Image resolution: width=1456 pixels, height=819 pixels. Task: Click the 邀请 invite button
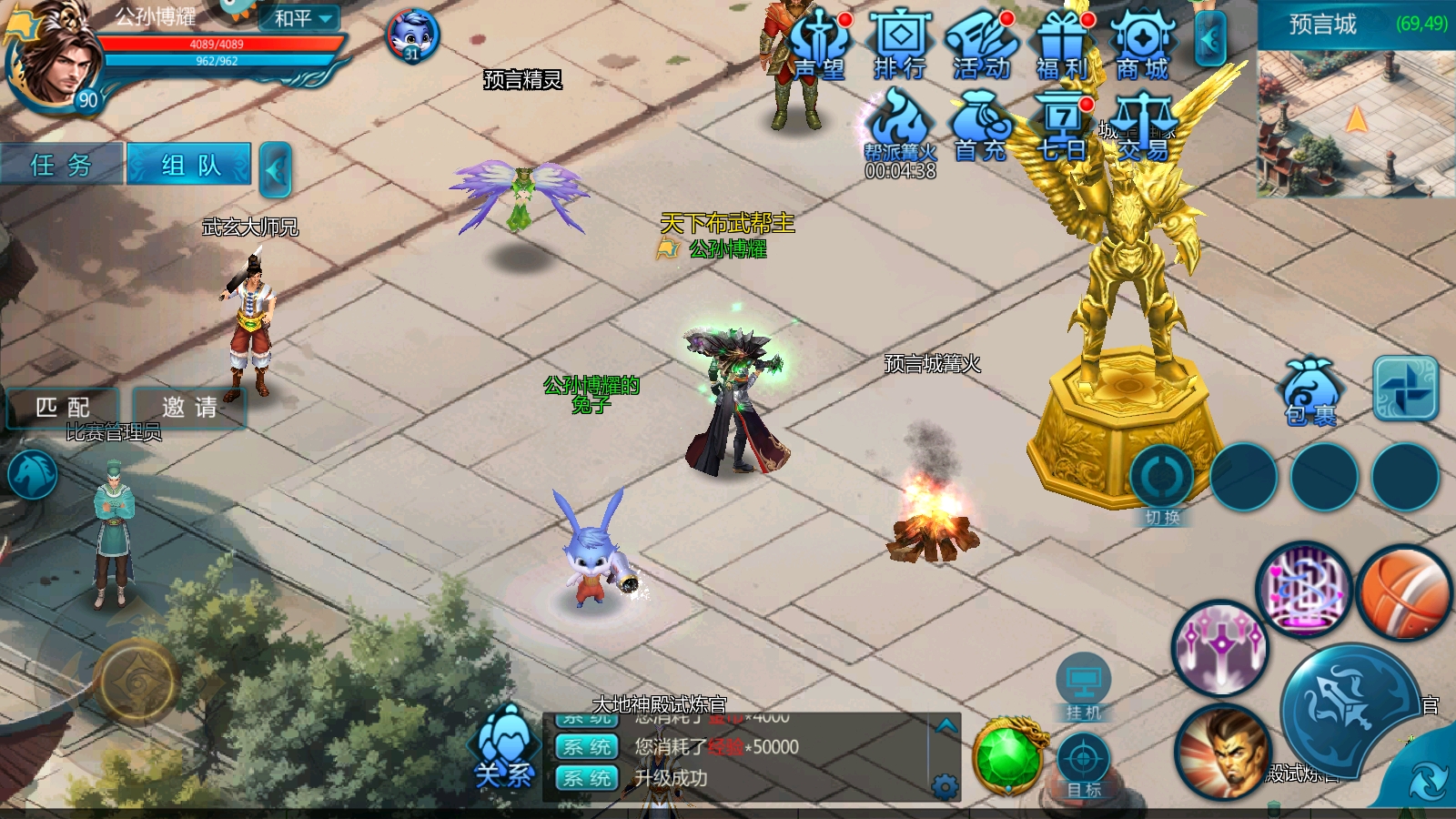(189, 407)
